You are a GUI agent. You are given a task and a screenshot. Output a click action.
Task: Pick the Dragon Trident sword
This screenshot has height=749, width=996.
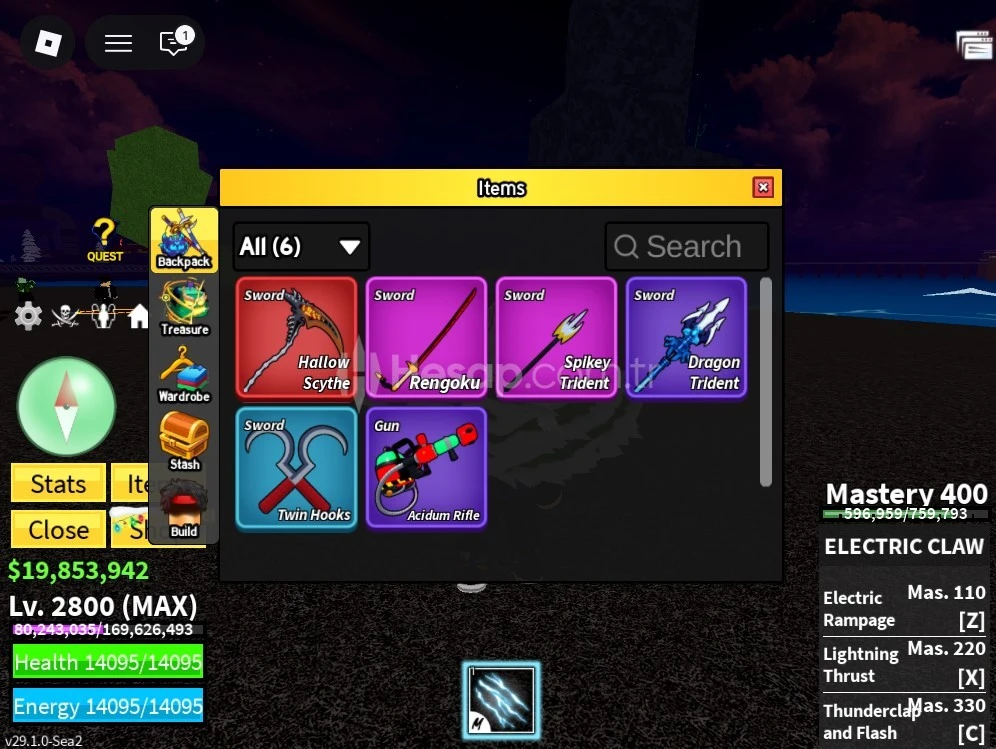coord(687,338)
